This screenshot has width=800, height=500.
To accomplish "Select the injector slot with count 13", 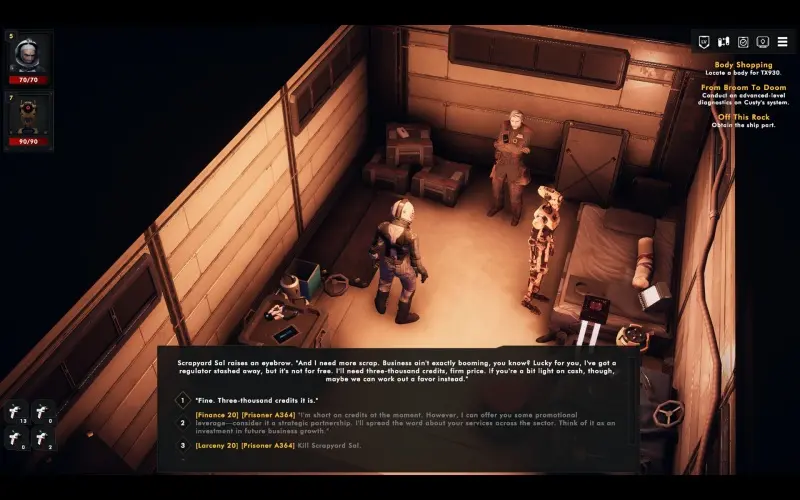I will (x=17, y=412).
